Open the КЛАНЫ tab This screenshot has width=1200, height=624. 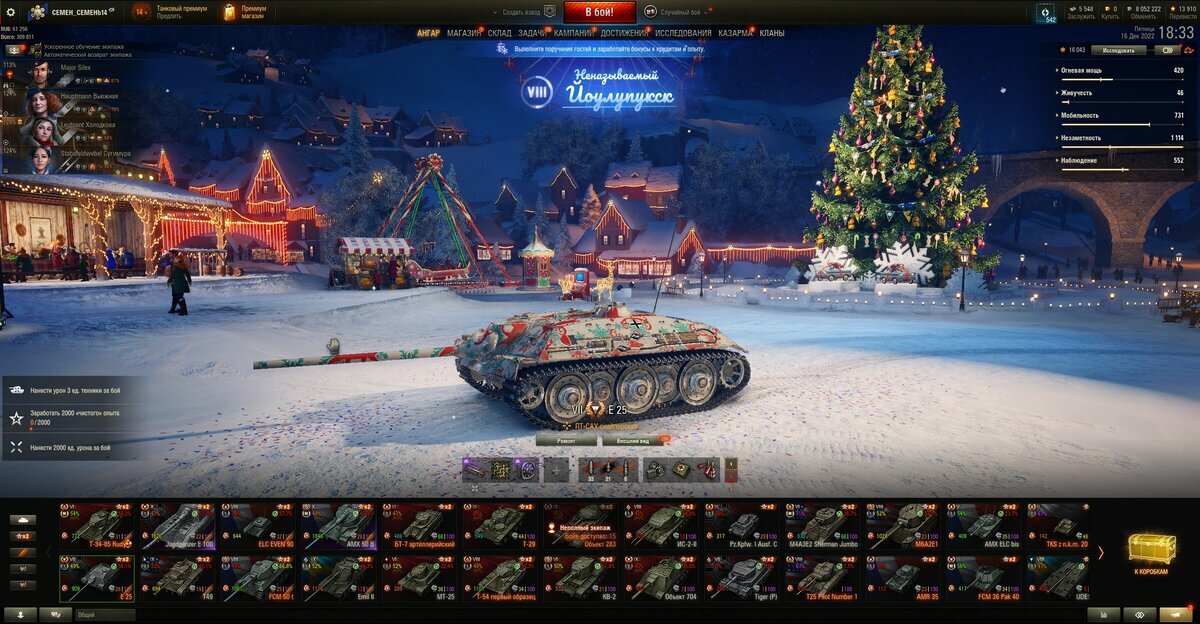point(772,33)
